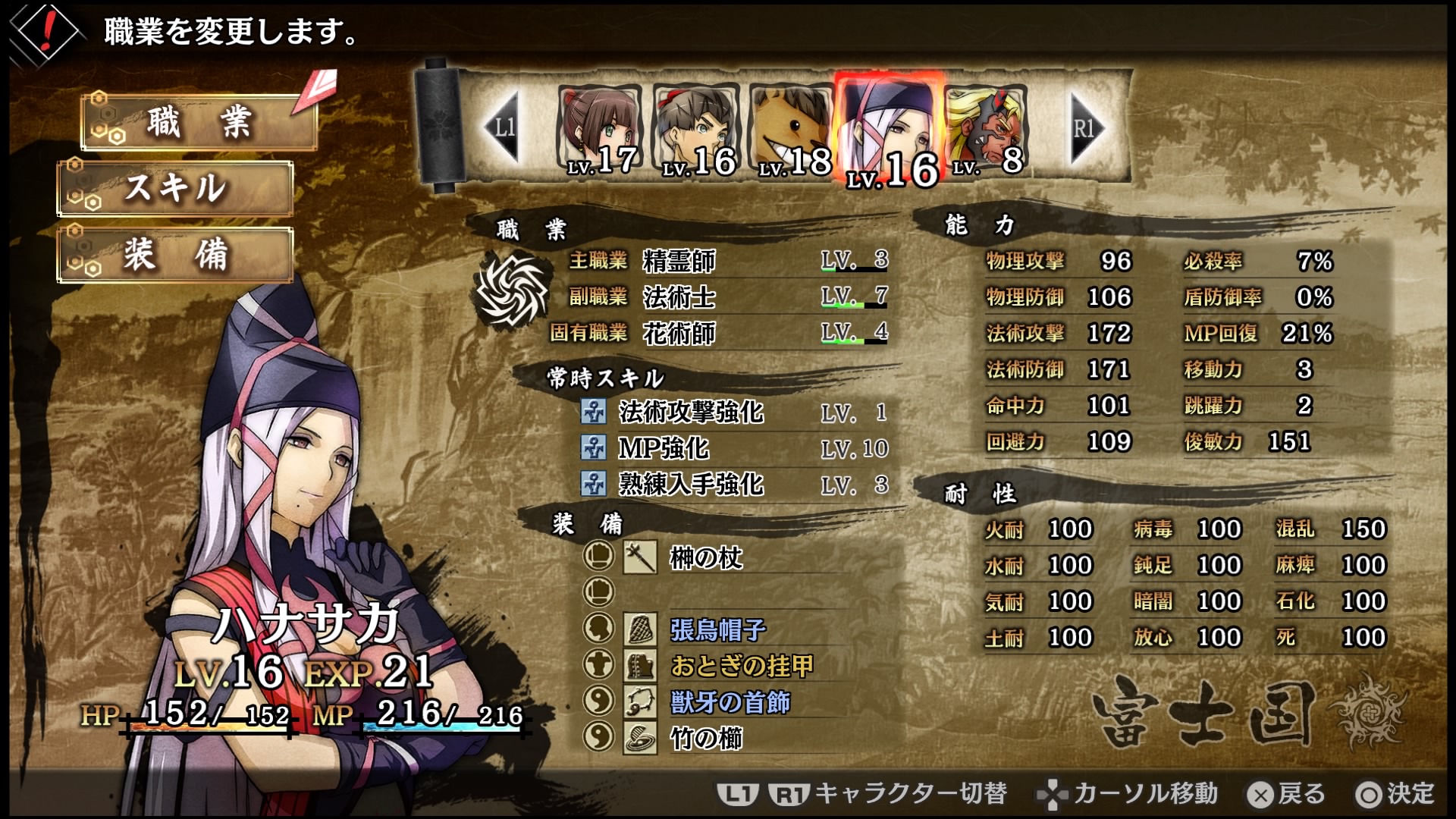Select the highlighted Hanasaka LV.16 portrait
This screenshot has width=1456, height=819.
(x=890, y=130)
